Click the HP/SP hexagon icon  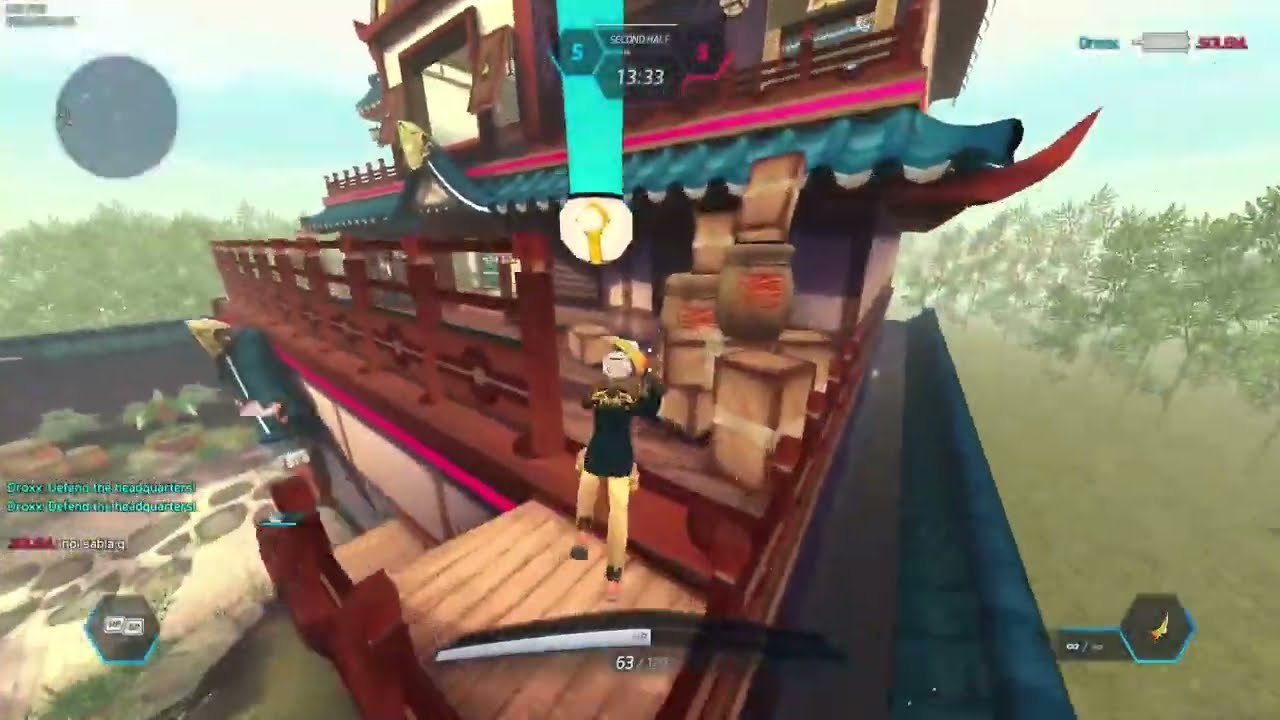click(x=121, y=628)
